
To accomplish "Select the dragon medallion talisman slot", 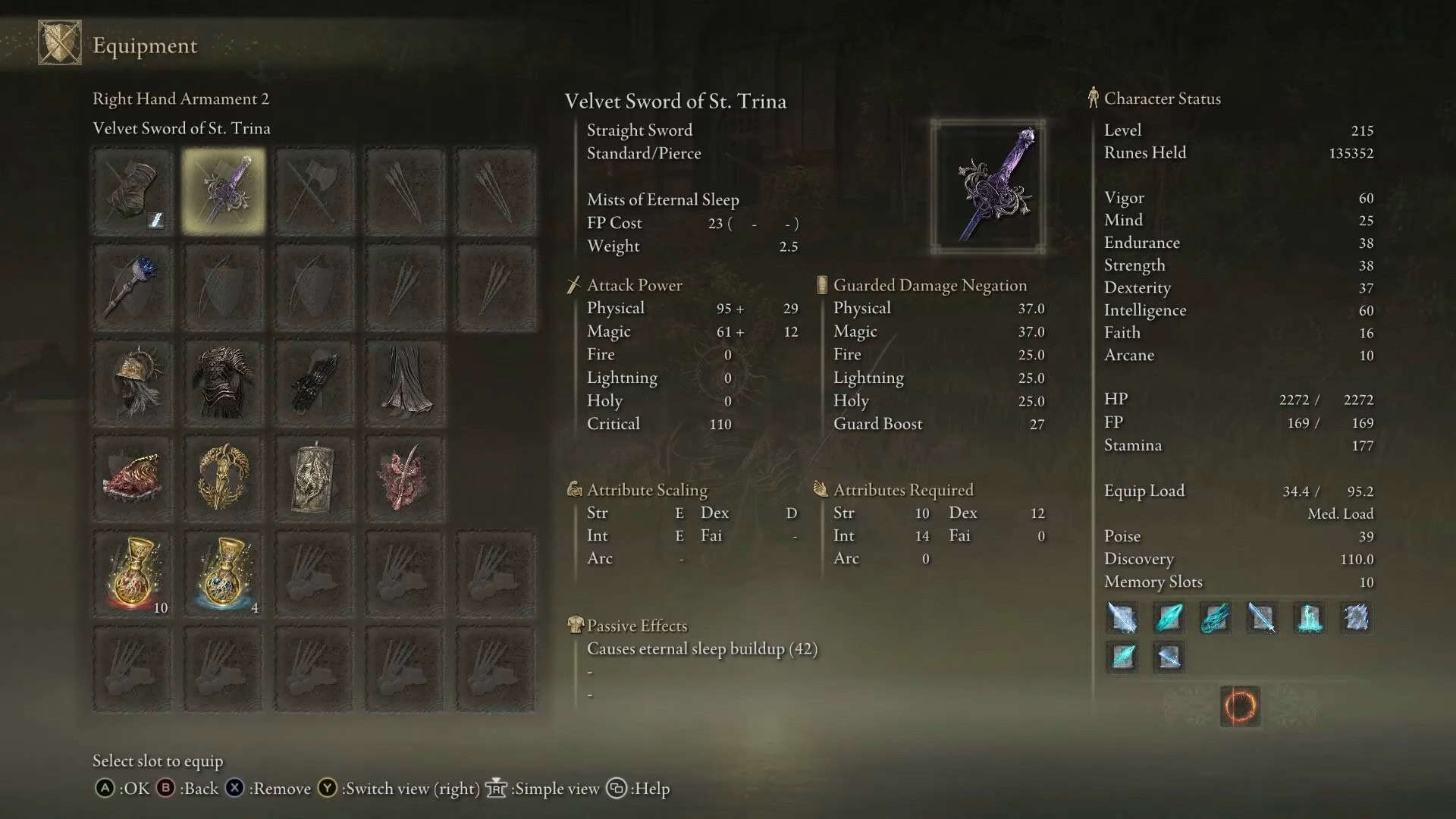I will tap(315, 478).
